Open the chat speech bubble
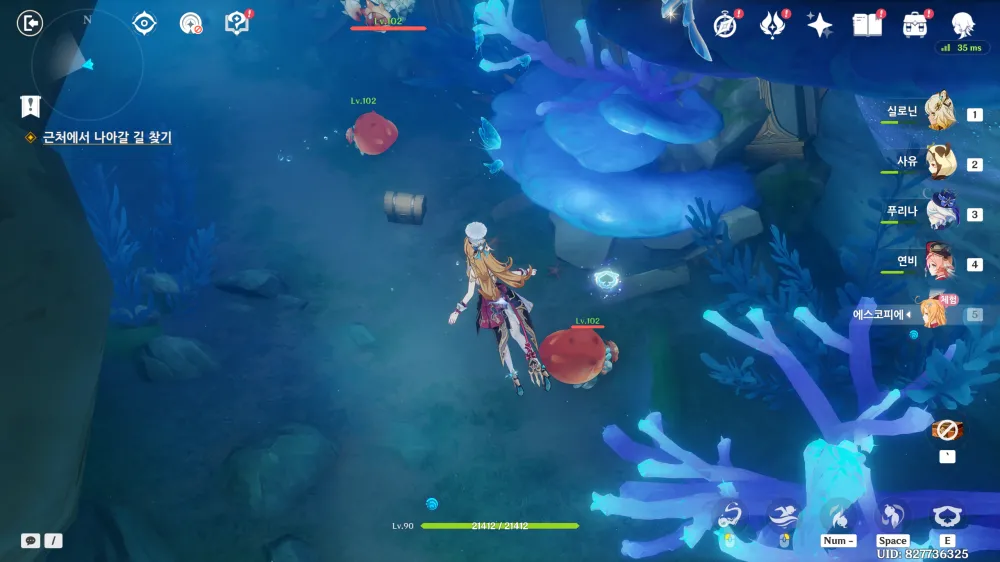The height and width of the screenshot is (562, 1000). tap(31, 540)
